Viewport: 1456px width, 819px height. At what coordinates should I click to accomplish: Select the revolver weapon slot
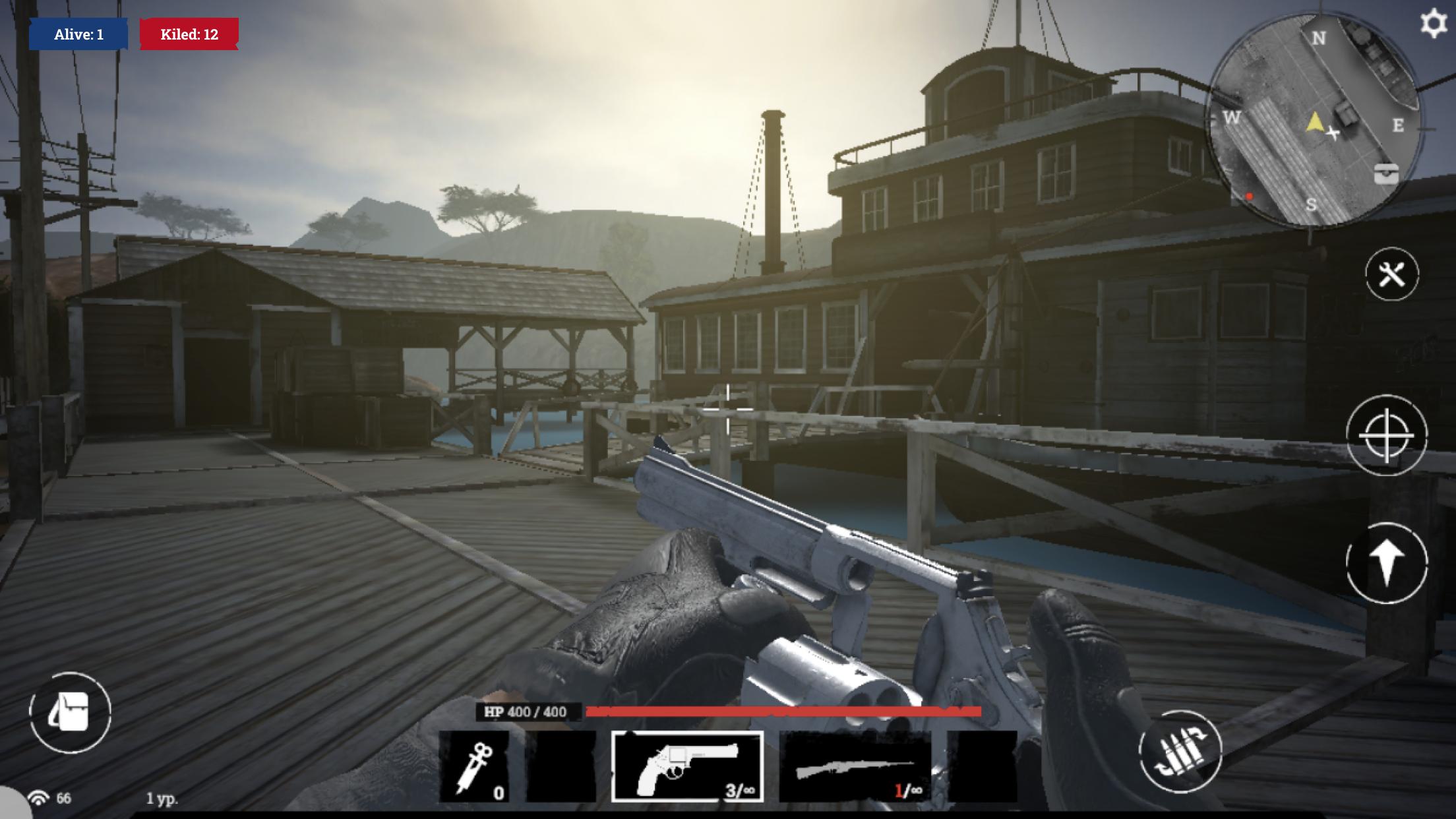pyautogui.click(x=687, y=766)
